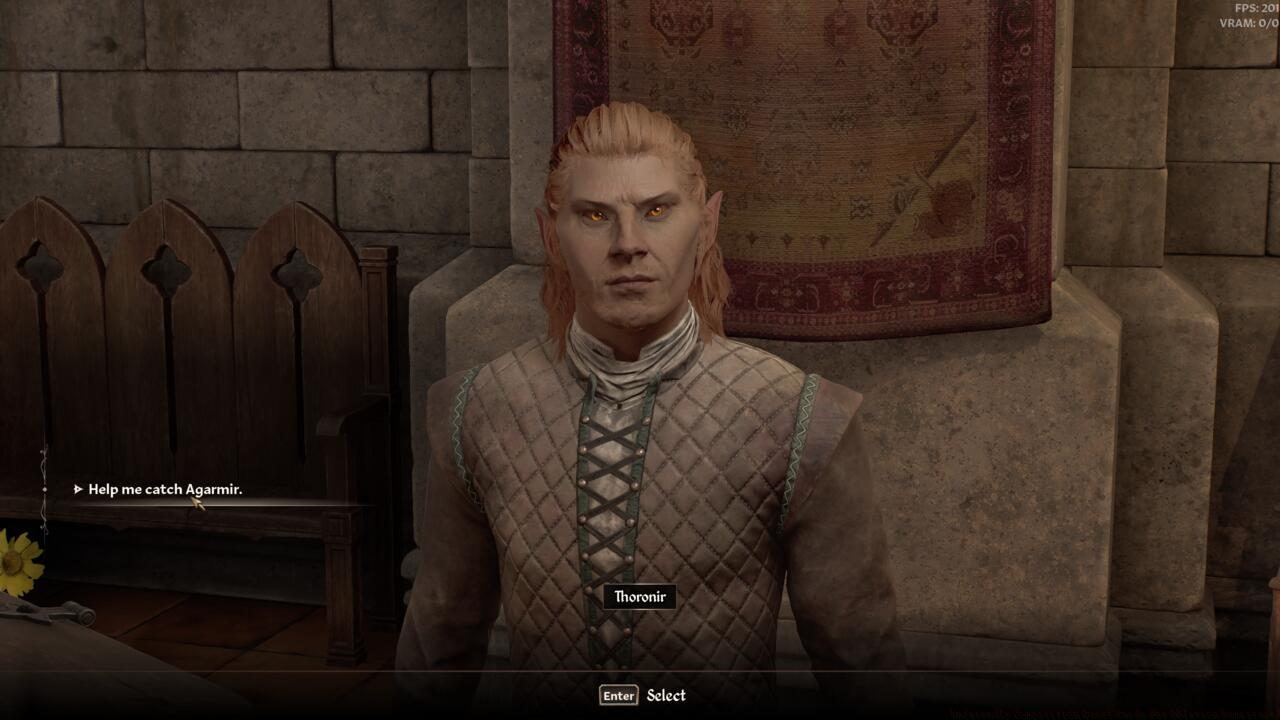The image size is (1280, 720).
Task: Click the VRAM counter overlay
Action: coord(1246,22)
